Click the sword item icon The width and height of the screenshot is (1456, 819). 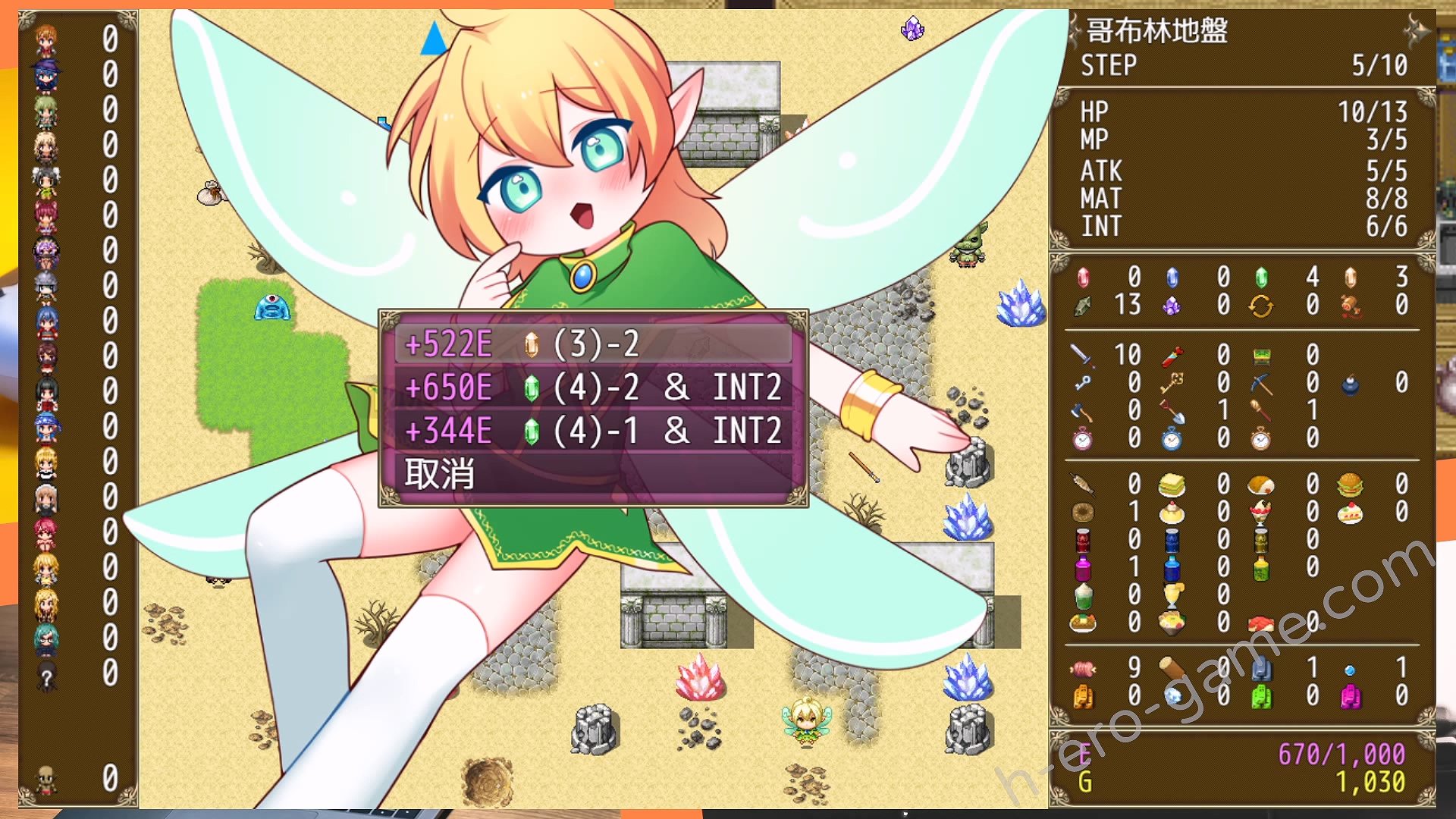[1082, 355]
